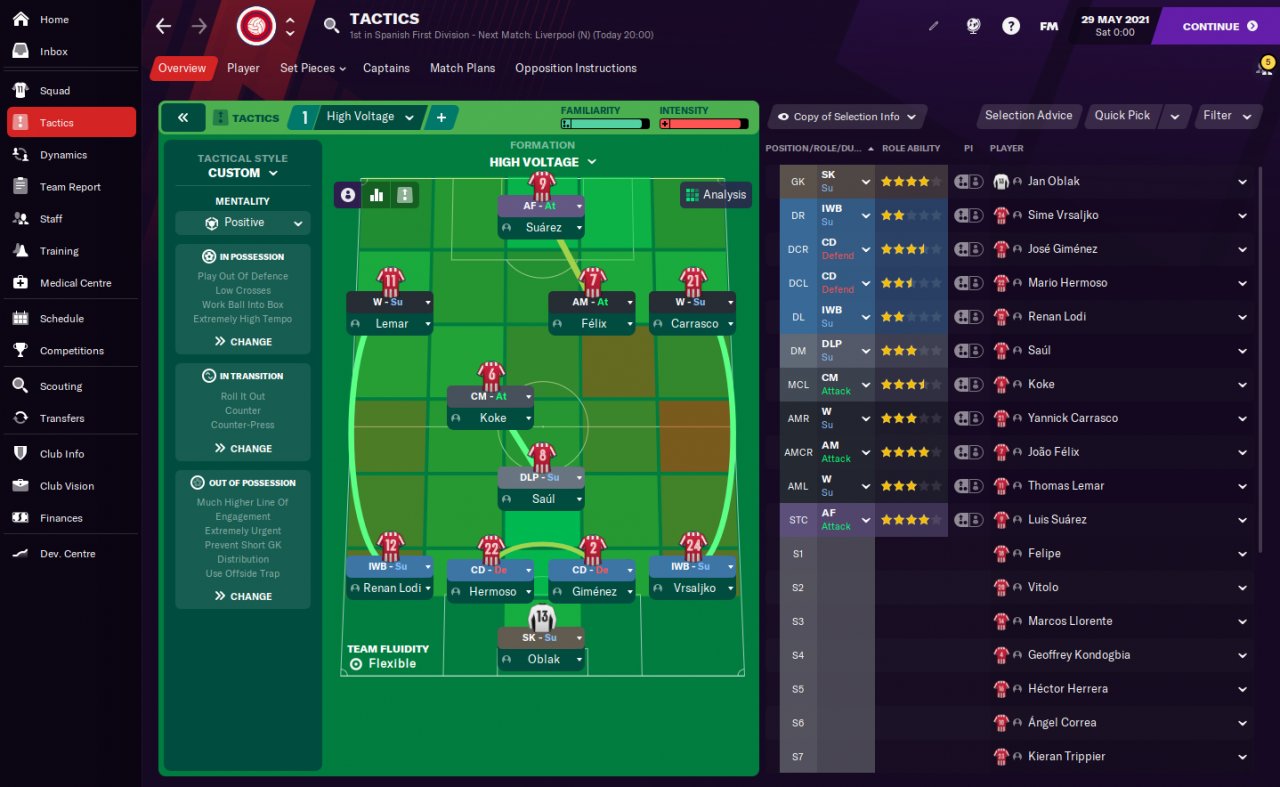Open the Tactical Style Custom dropdown
Image resolution: width=1280 pixels, height=787 pixels.
(243, 173)
